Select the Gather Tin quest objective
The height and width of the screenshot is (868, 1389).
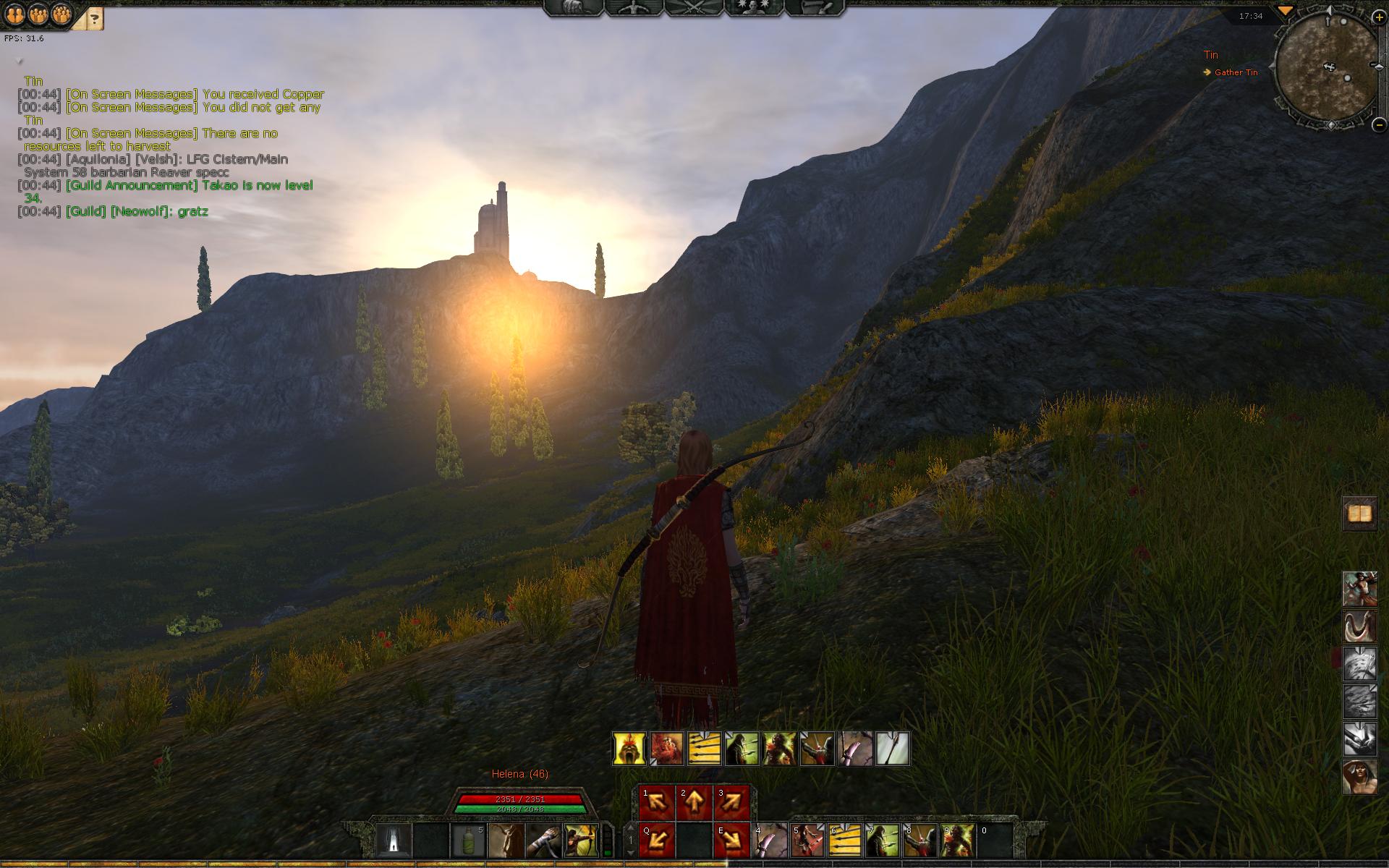pyautogui.click(x=1236, y=72)
